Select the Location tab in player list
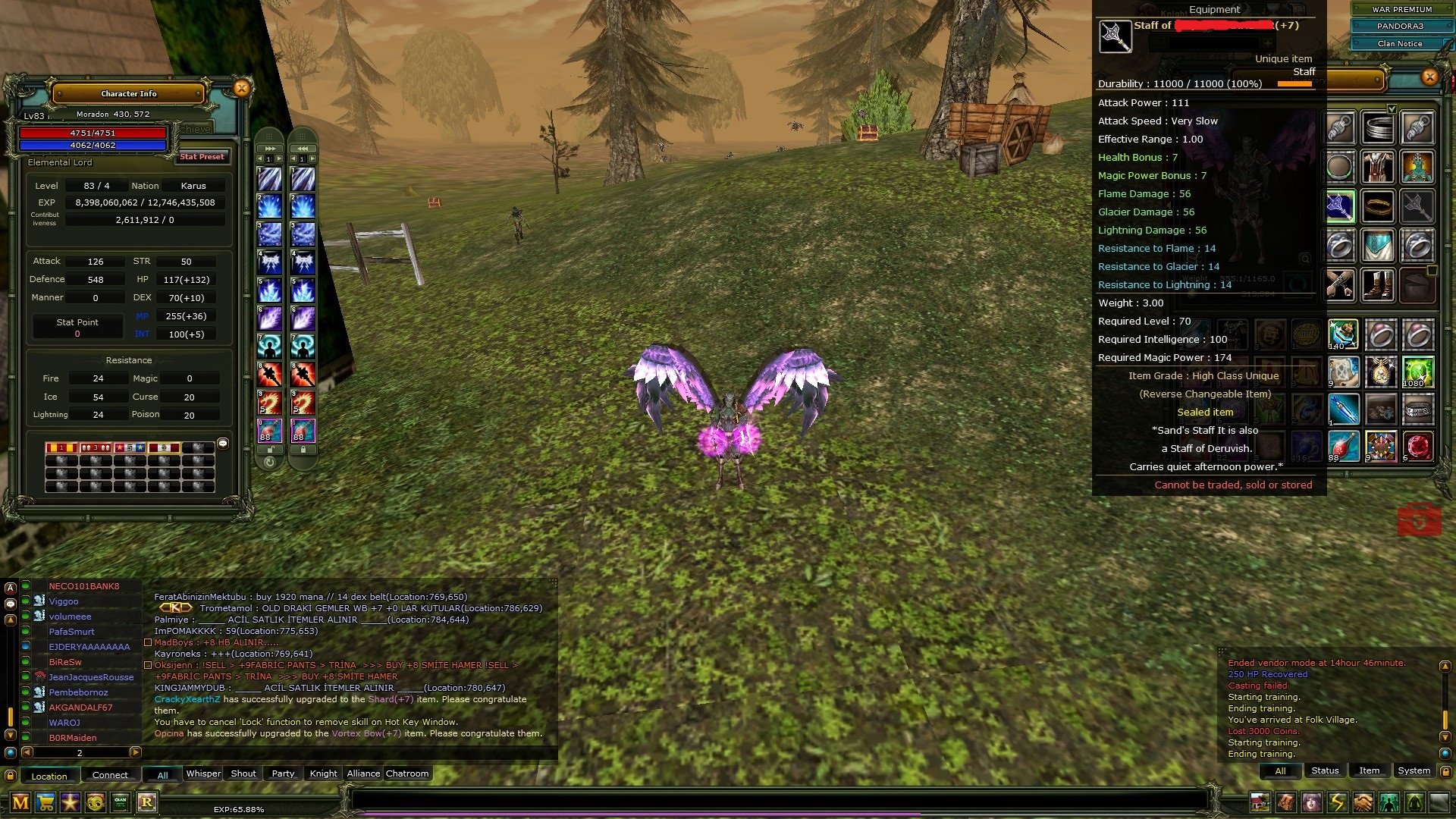The image size is (1456, 819). click(49, 776)
